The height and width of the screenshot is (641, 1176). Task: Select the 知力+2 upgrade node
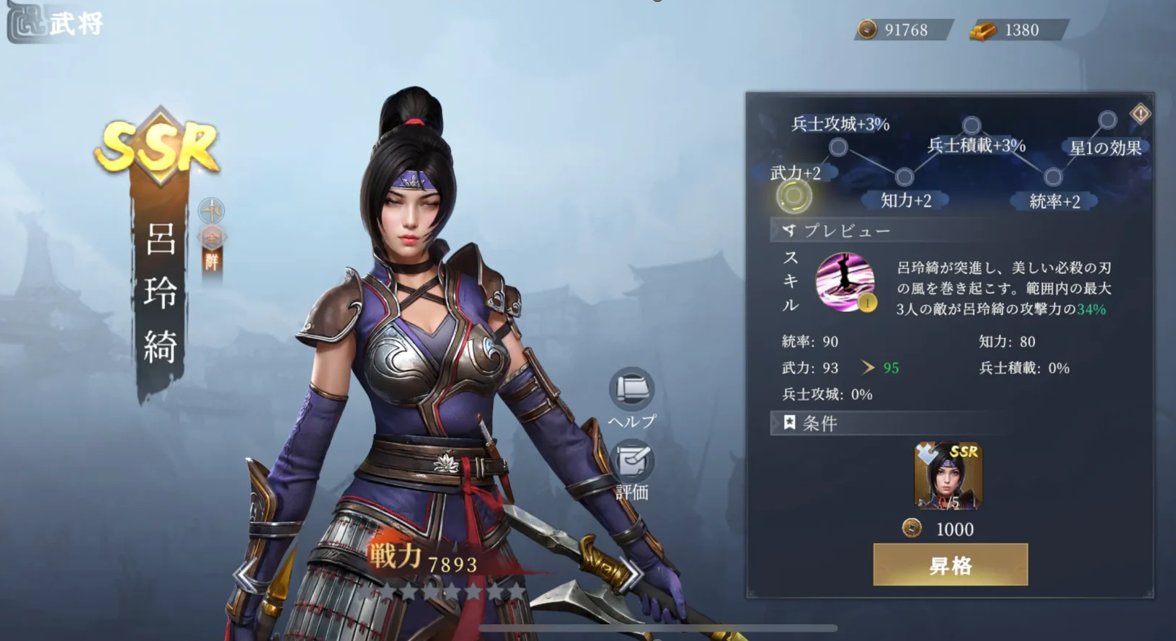(x=904, y=177)
